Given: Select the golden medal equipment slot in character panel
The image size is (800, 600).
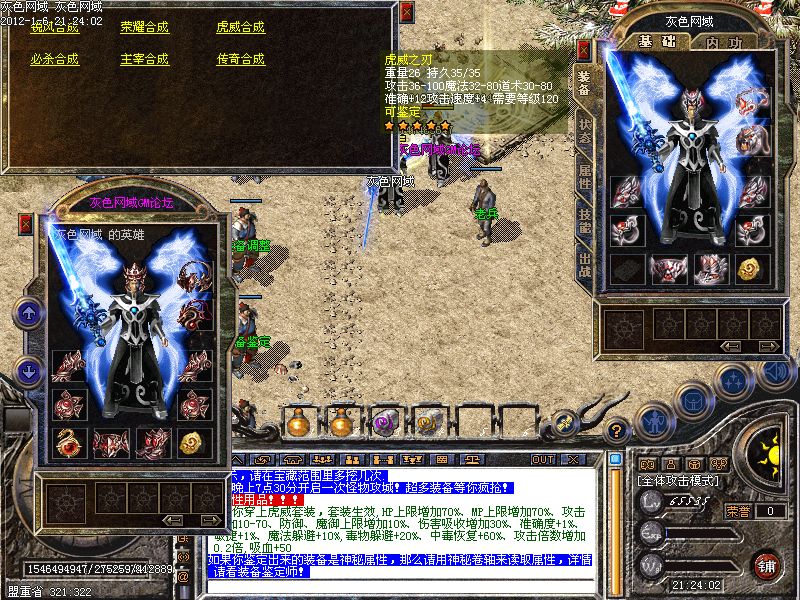Looking at the screenshot, I should [752, 268].
